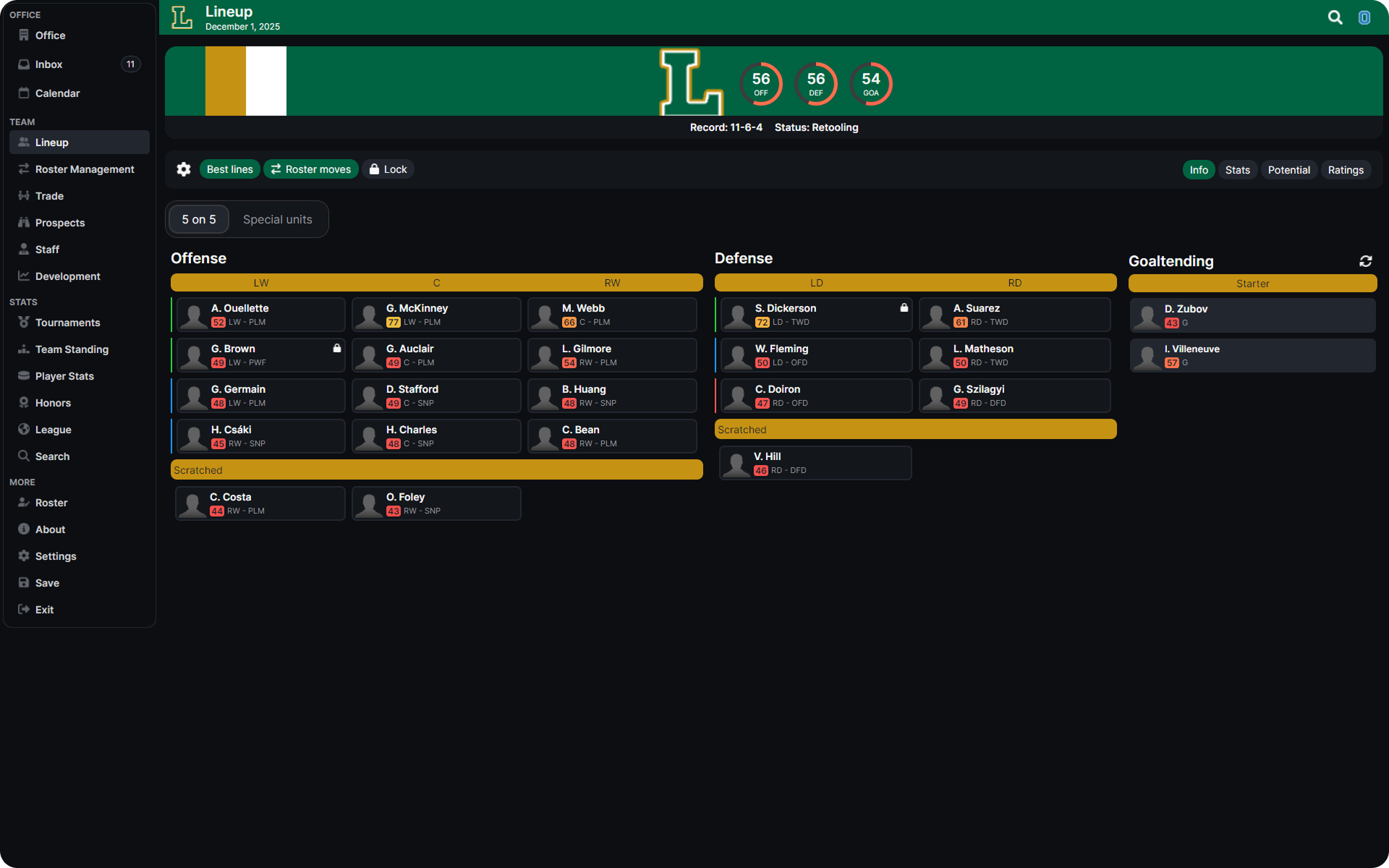Viewport: 1389px width, 868px height.
Task: Select the Trade icon in the sidebar
Action: pyautogui.click(x=24, y=195)
